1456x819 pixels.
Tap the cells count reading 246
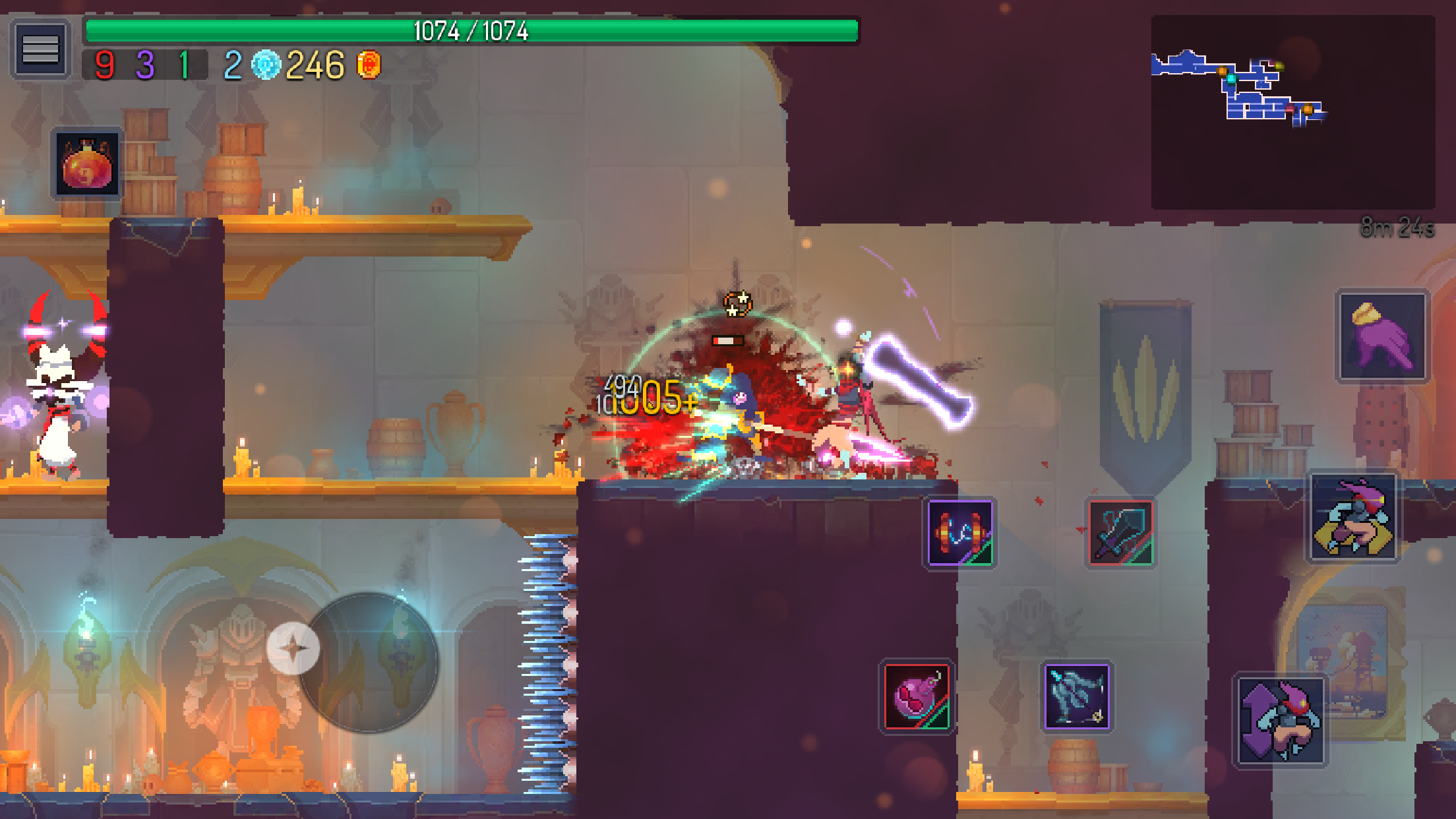(x=317, y=65)
